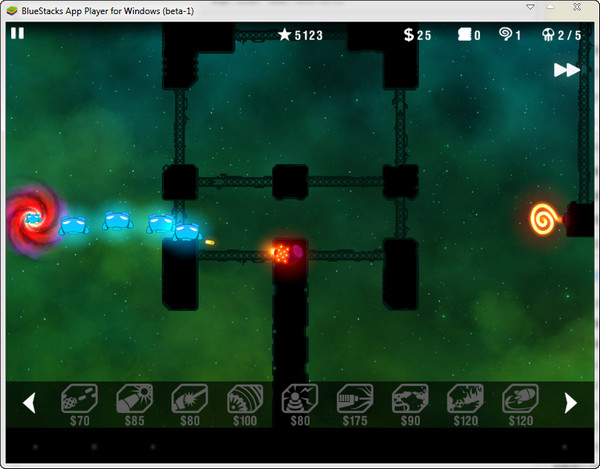The image size is (600, 469).
Task: Activate the fast-forward speed button
Action: 567,70
